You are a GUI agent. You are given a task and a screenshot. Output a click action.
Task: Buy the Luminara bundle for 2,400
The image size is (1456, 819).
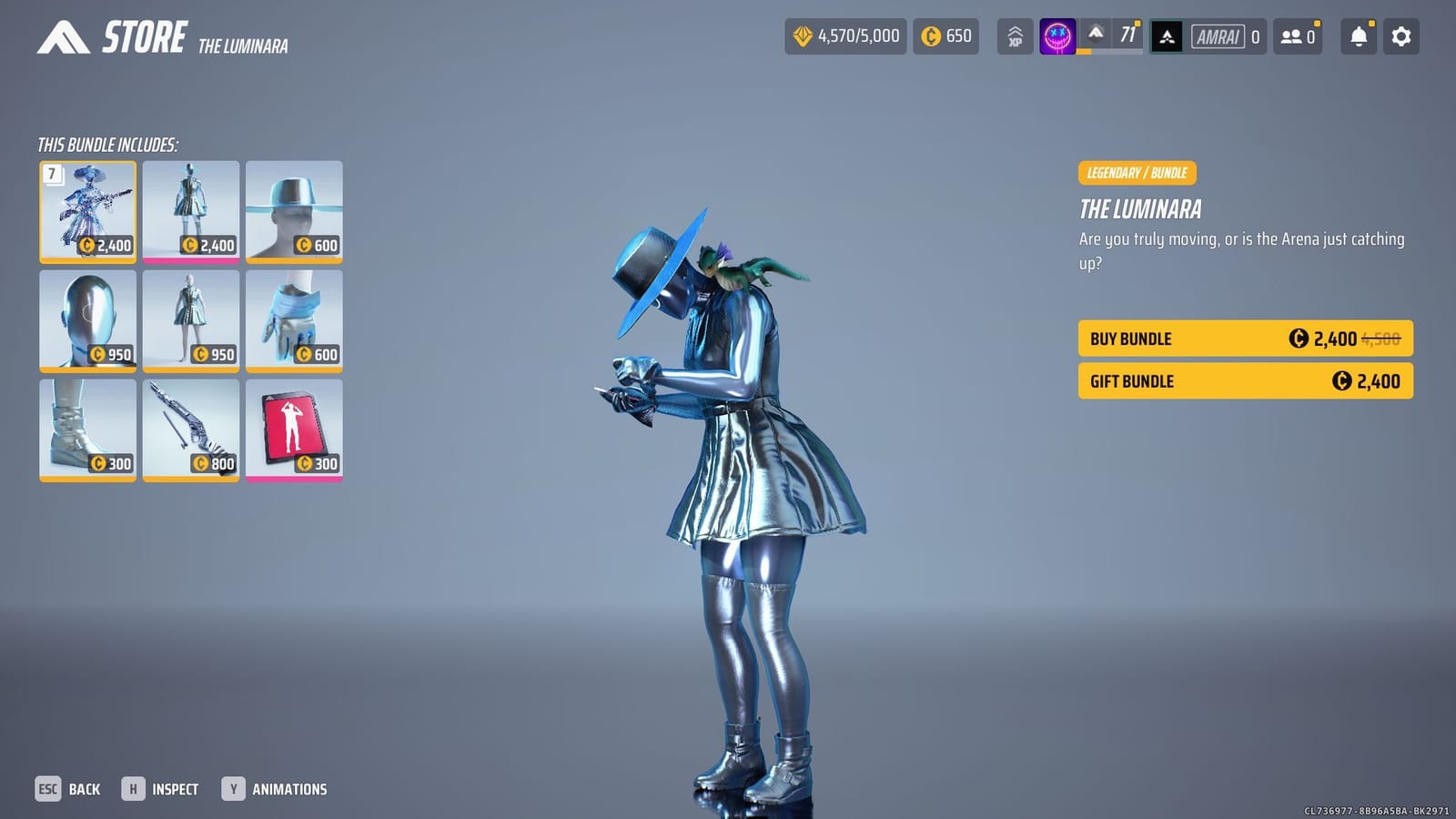tap(1244, 338)
